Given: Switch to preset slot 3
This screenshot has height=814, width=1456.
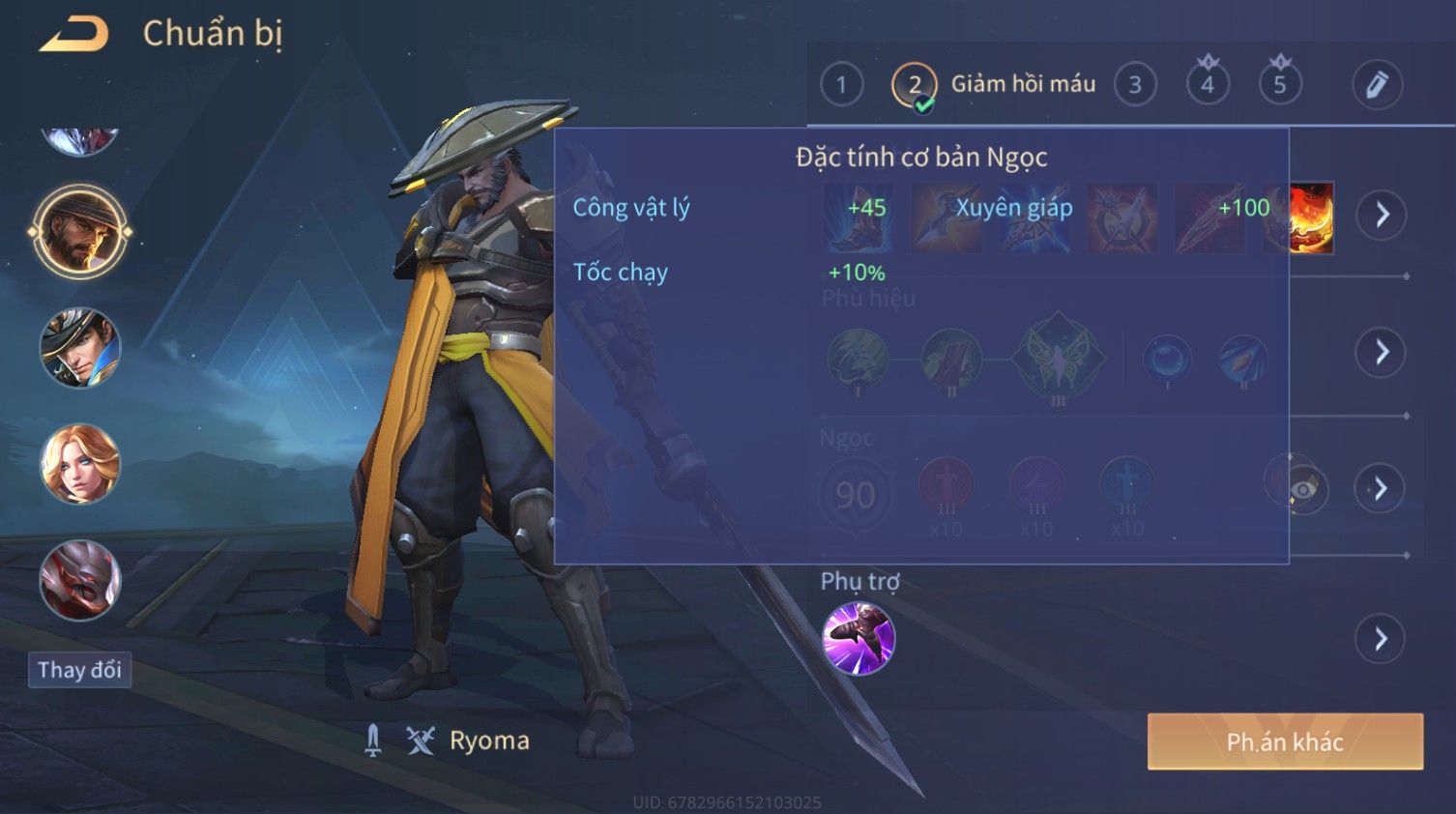Looking at the screenshot, I should pos(1135,85).
